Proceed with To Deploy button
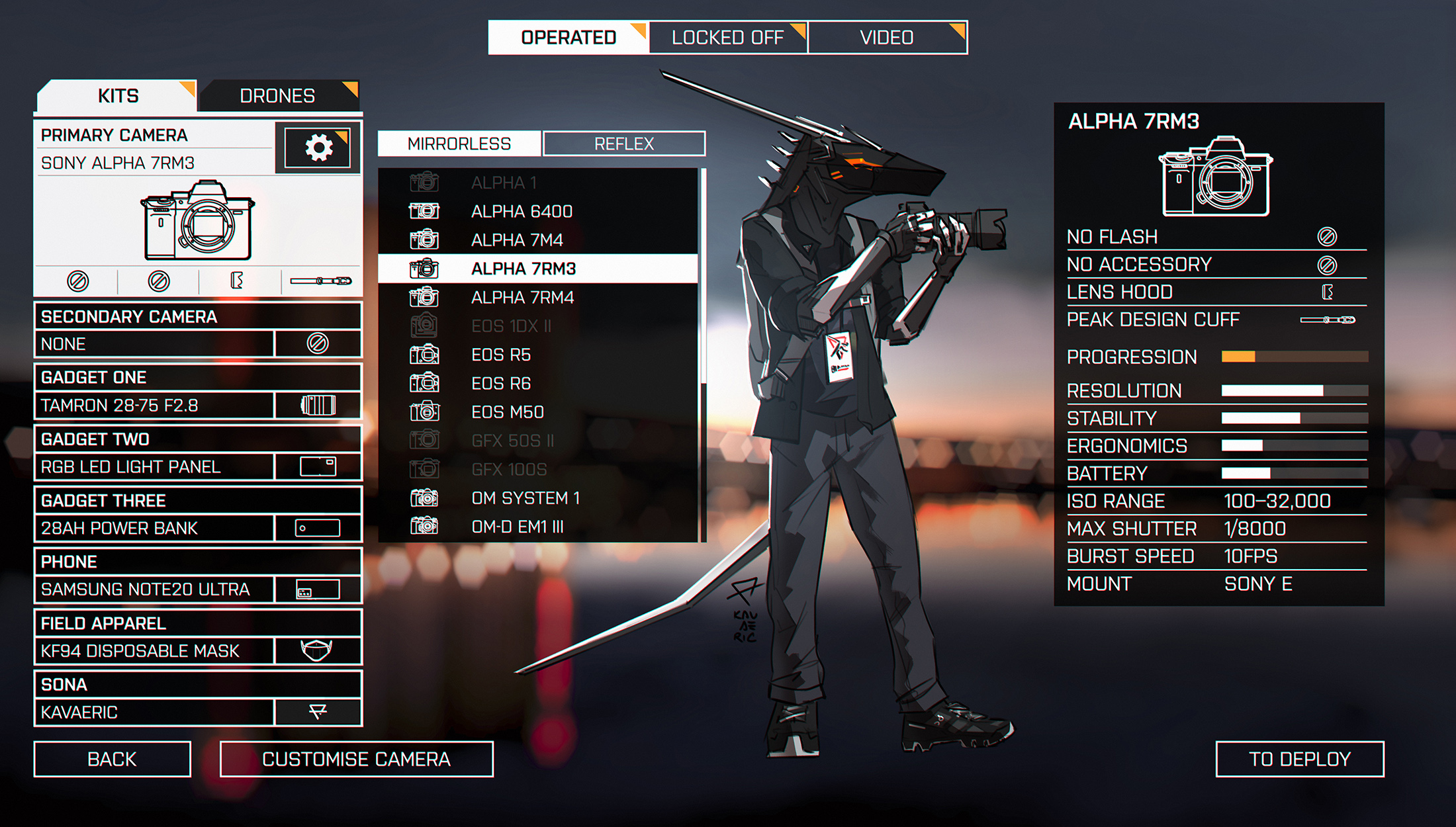The height and width of the screenshot is (827, 1456). point(1299,759)
